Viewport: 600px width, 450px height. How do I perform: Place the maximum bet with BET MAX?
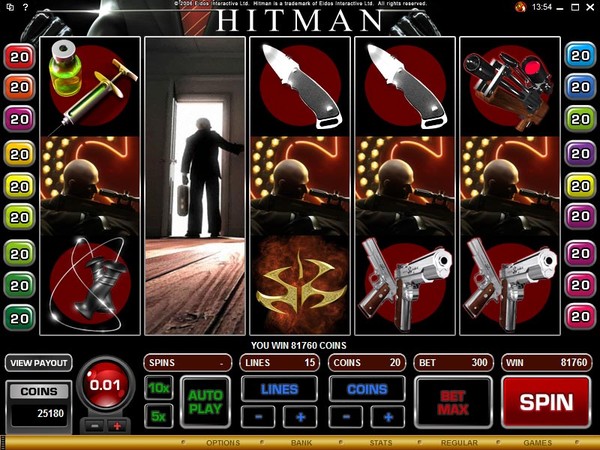[x=454, y=402]
